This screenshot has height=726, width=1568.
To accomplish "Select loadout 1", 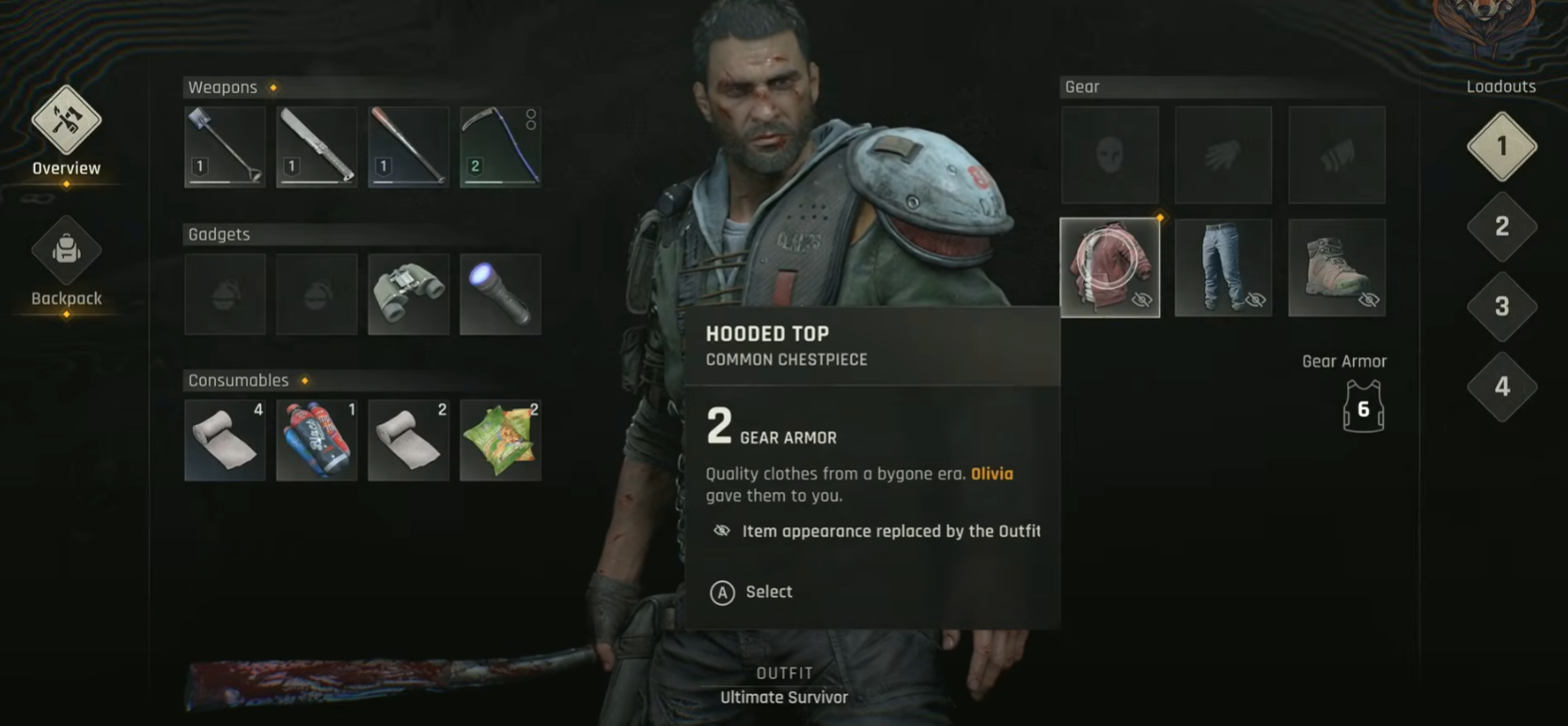I will (1501, 147).
